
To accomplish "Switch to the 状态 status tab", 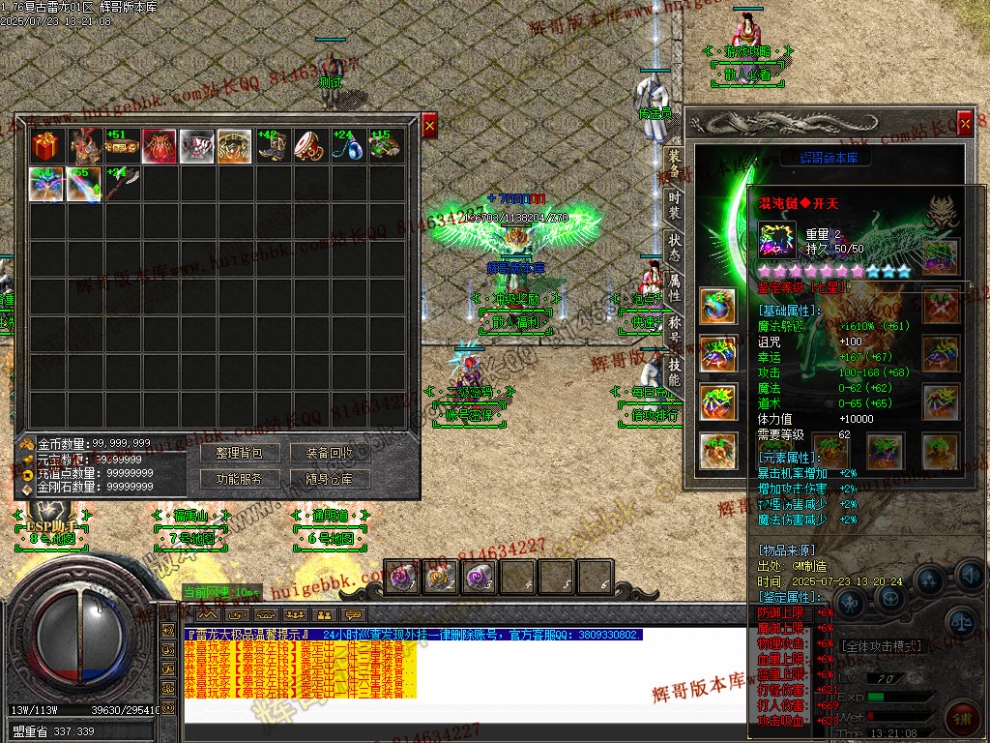I will (x=675, y=250).
